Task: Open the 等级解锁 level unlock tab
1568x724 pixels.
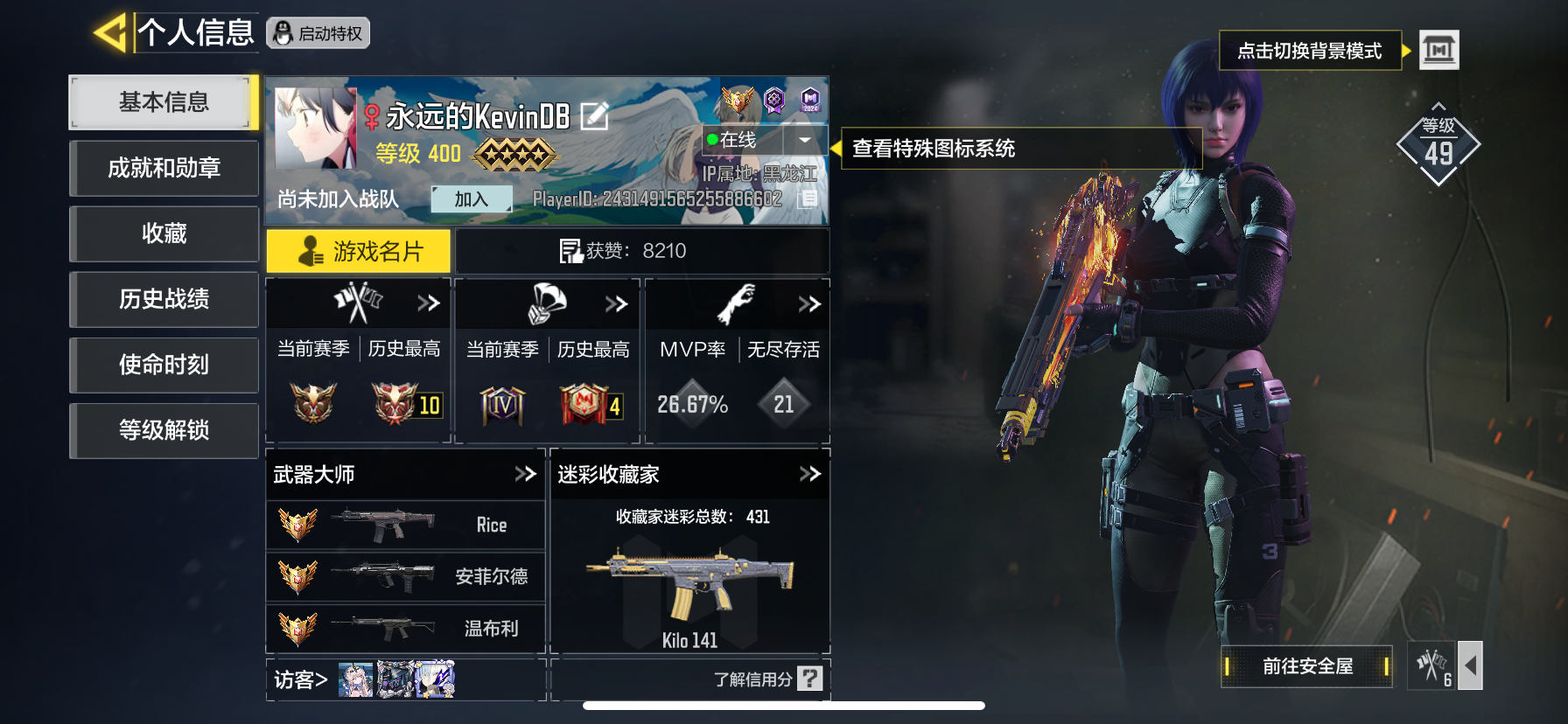Action: (164, 430)
